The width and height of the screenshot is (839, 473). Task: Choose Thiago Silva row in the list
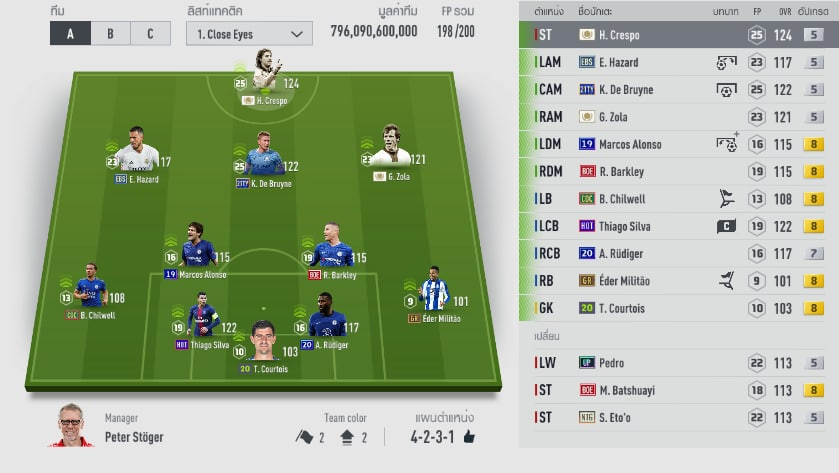tap(680, 226)
